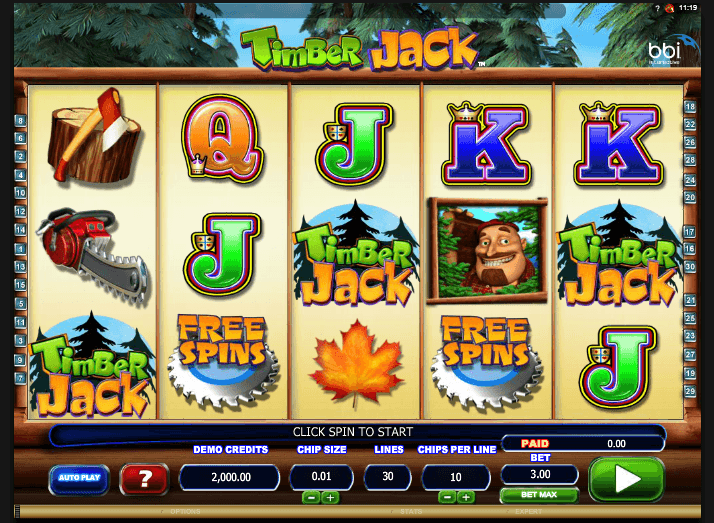Decrease the chip size with minus
This screenshot has width=714, height=523.
[311, 497]
